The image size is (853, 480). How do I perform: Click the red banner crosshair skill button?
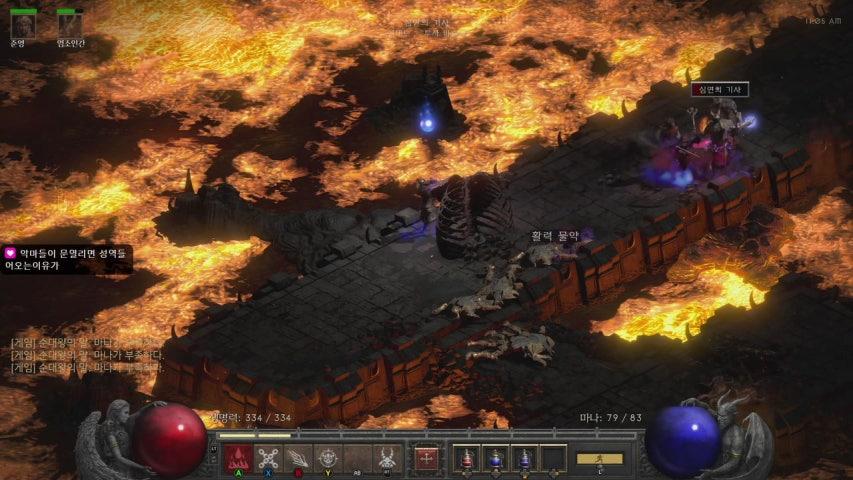point(427,458)
